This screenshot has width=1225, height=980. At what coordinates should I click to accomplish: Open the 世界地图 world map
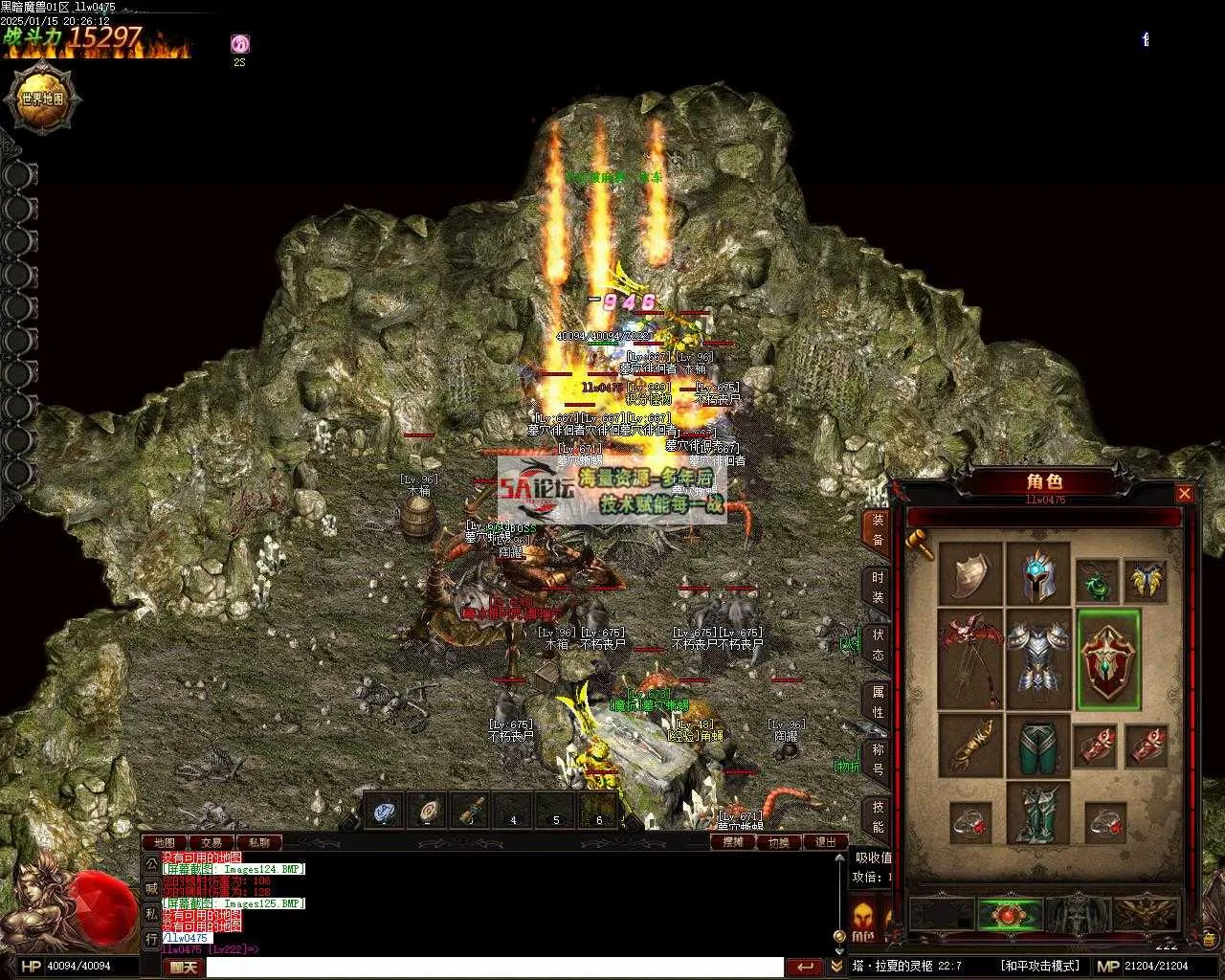tap(43, 98)
